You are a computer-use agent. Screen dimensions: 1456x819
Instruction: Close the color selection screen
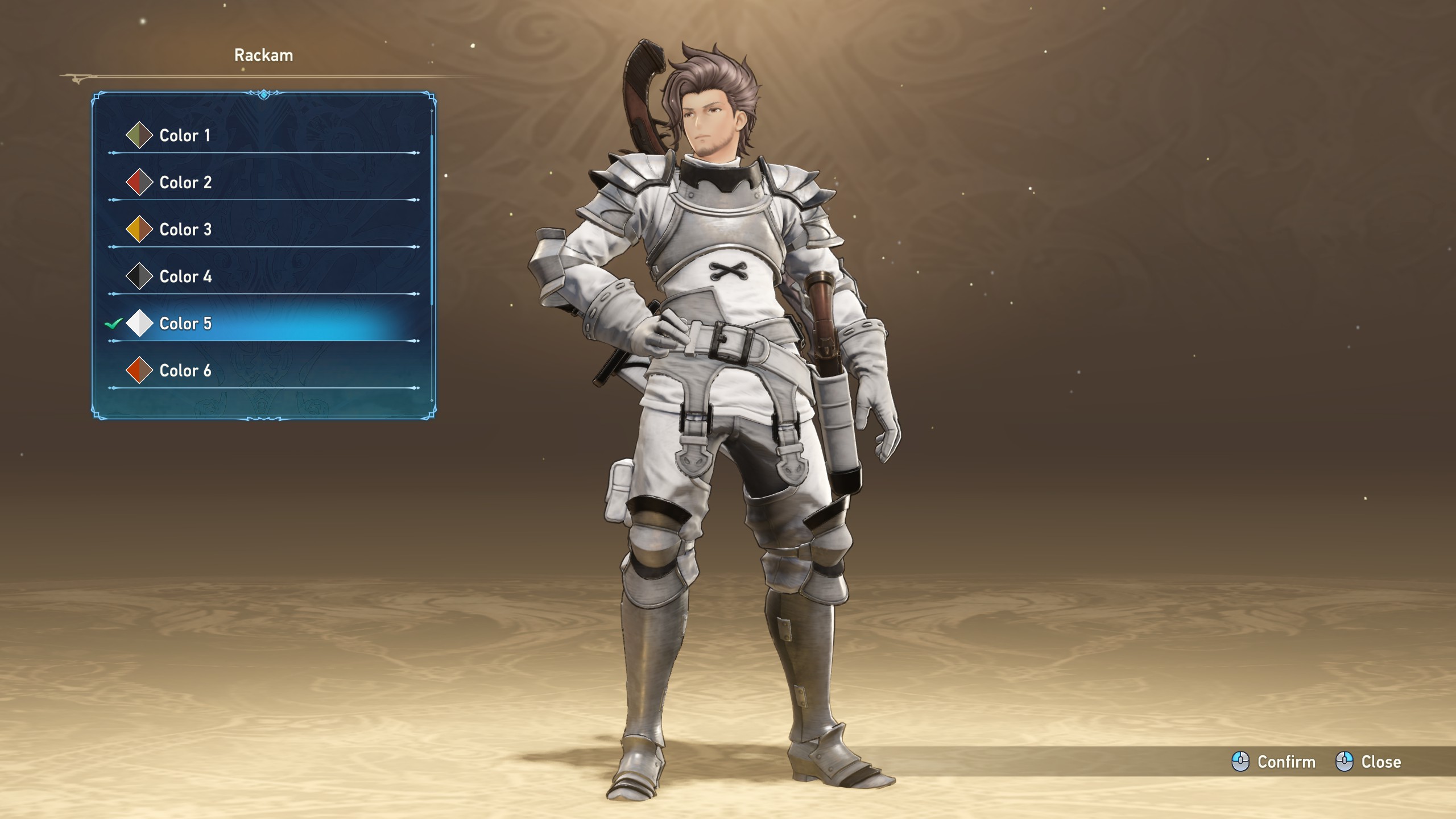coord(1368,762)
